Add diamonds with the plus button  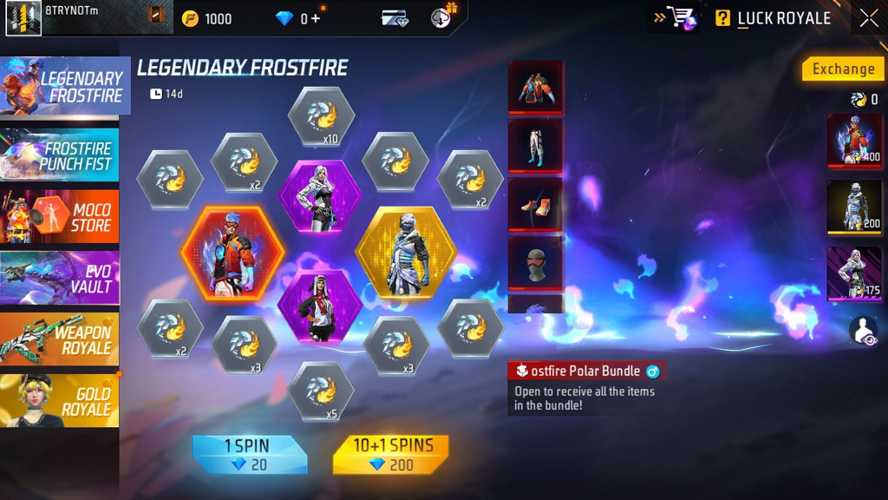pyautogui.click(x=316, y=19)
